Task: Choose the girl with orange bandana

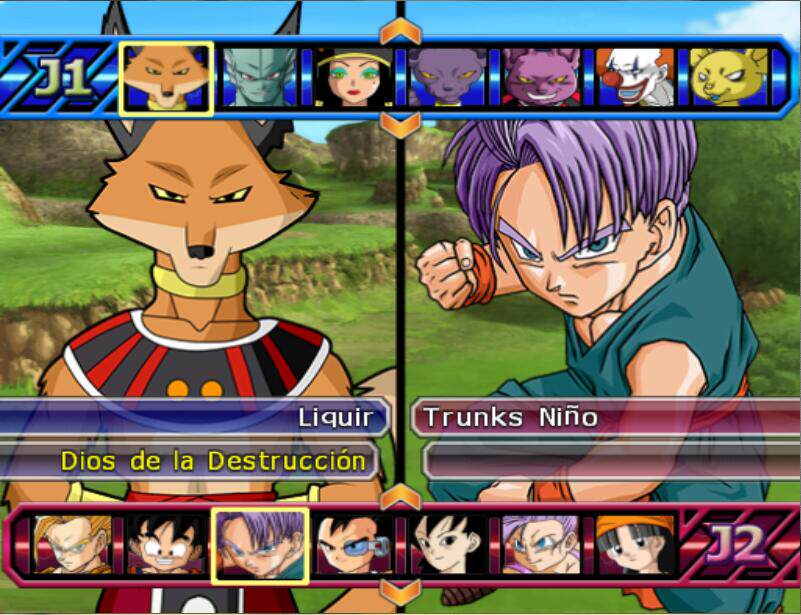Action: click(x=635, y=545)
